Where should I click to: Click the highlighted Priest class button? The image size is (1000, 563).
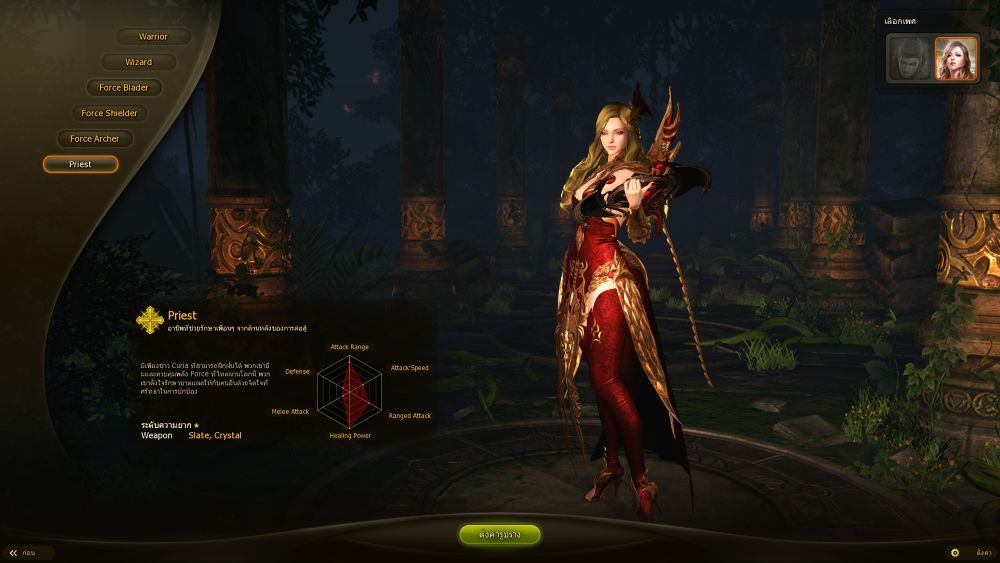(80, 164)
